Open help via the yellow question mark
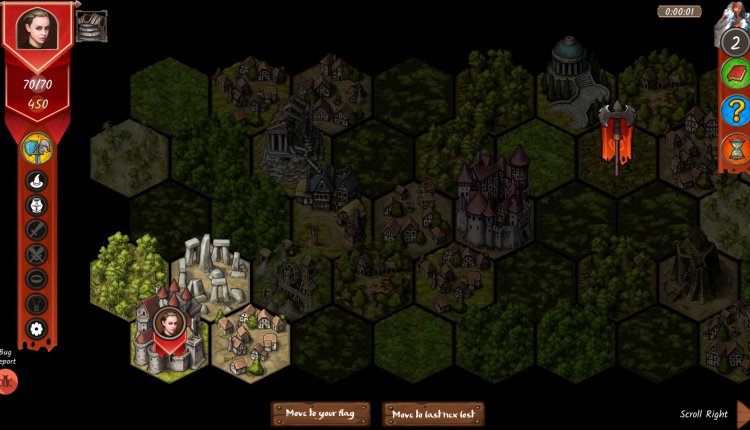Screen dimensions: 750x430 click(x=735, y=111)
